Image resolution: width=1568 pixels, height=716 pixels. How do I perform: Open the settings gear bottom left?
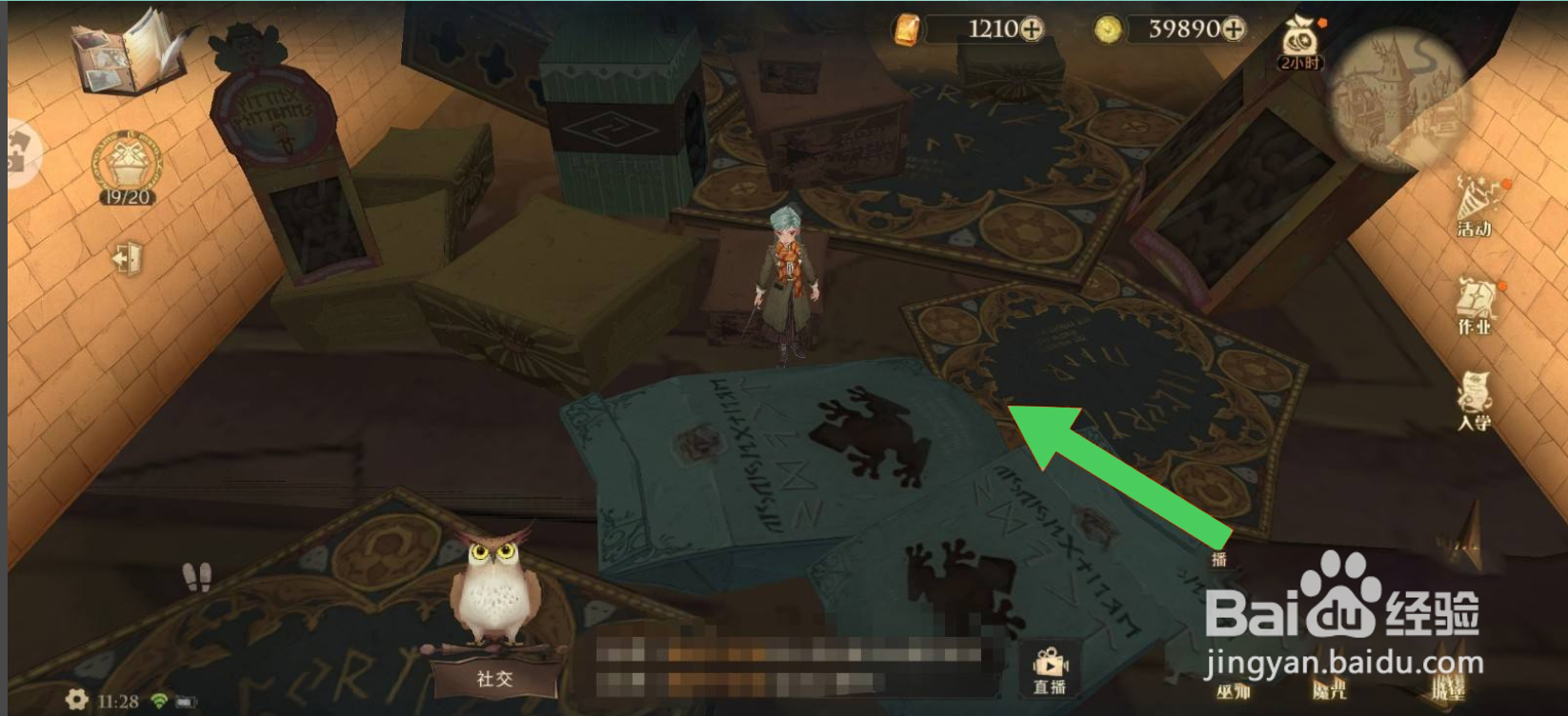(x=76, y=700)
